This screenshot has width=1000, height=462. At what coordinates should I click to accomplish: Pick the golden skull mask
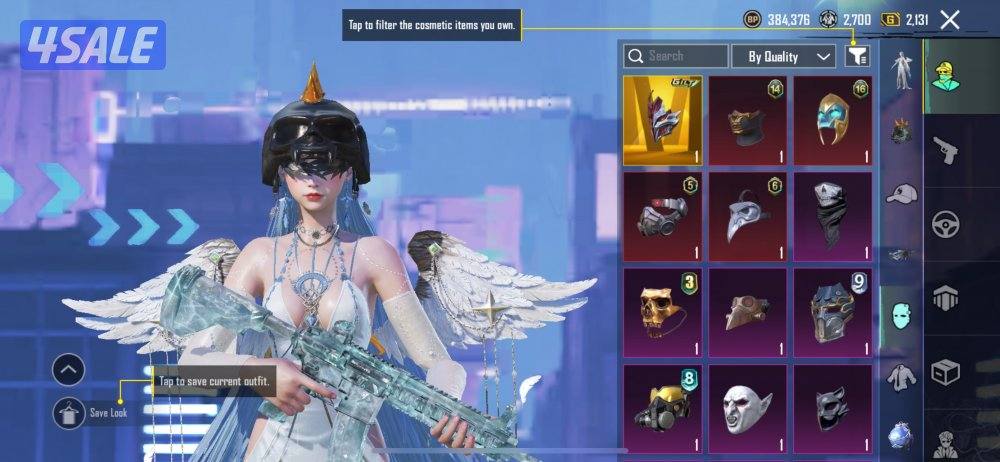(662, 312)
